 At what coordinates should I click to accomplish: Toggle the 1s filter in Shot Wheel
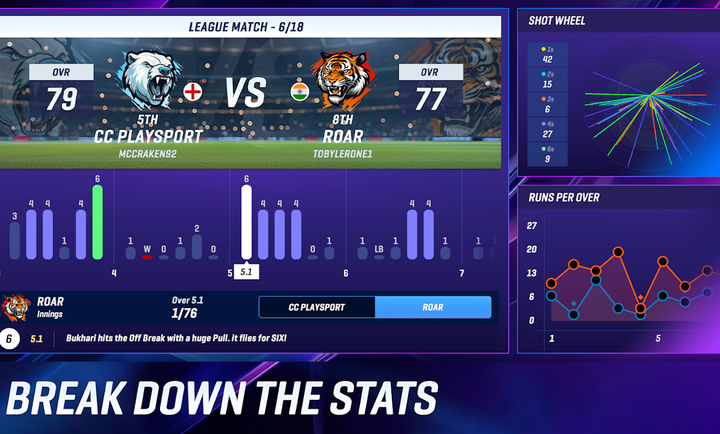(x=547, y=55)
